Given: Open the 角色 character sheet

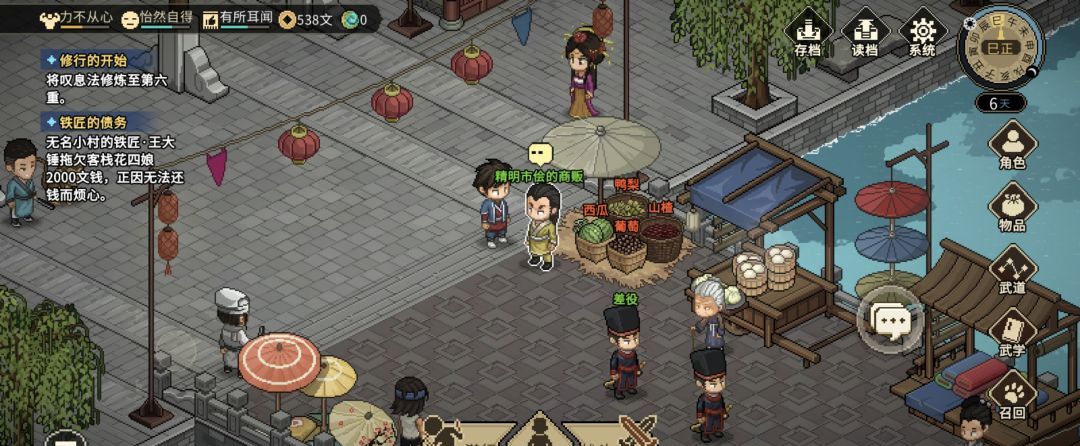Looking at the screenshot, I should [x=1012, y=146].
